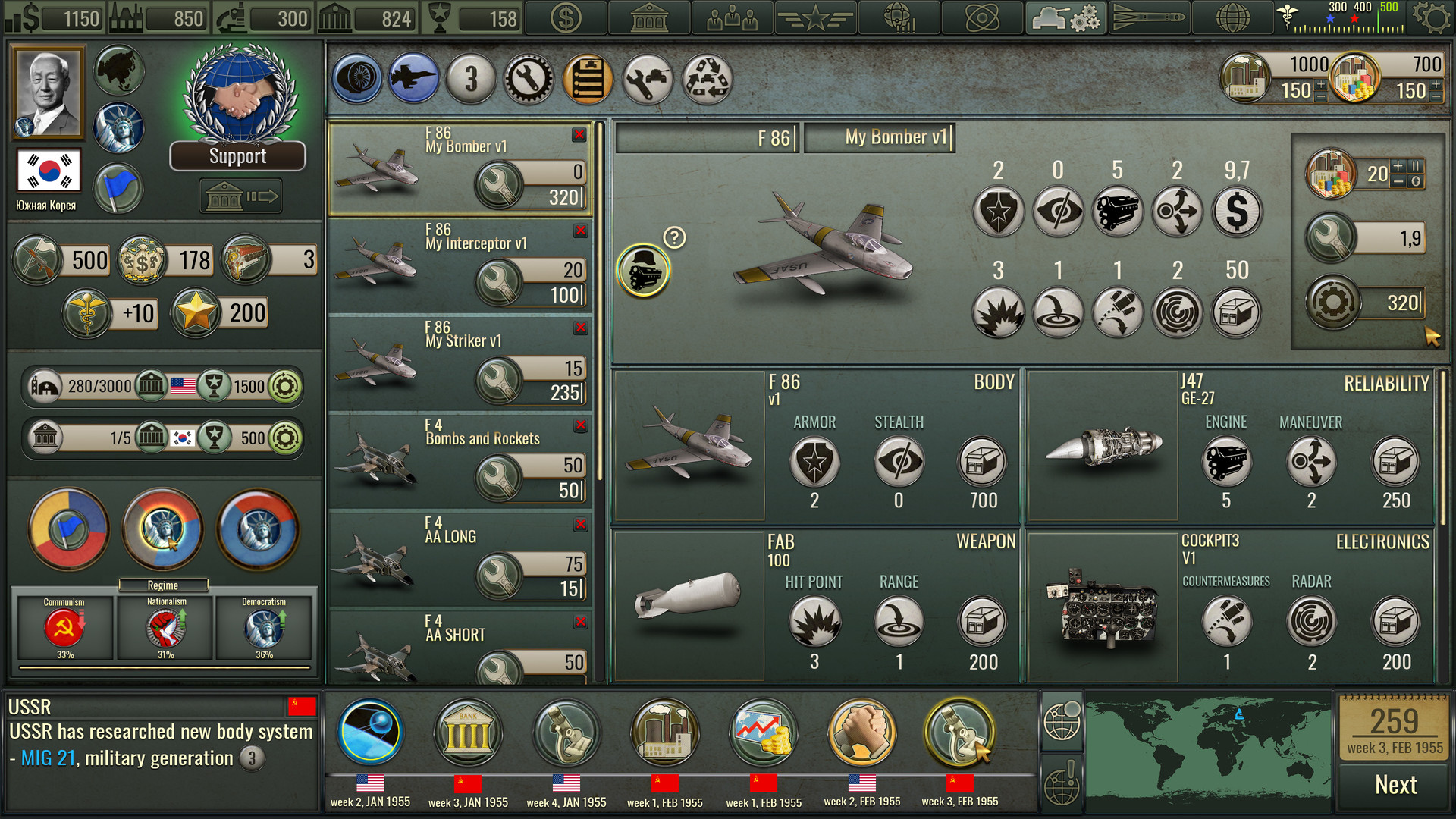Select the Nationalism regime option
This screenshot has height=819, width=1456.
click(165, 629)
